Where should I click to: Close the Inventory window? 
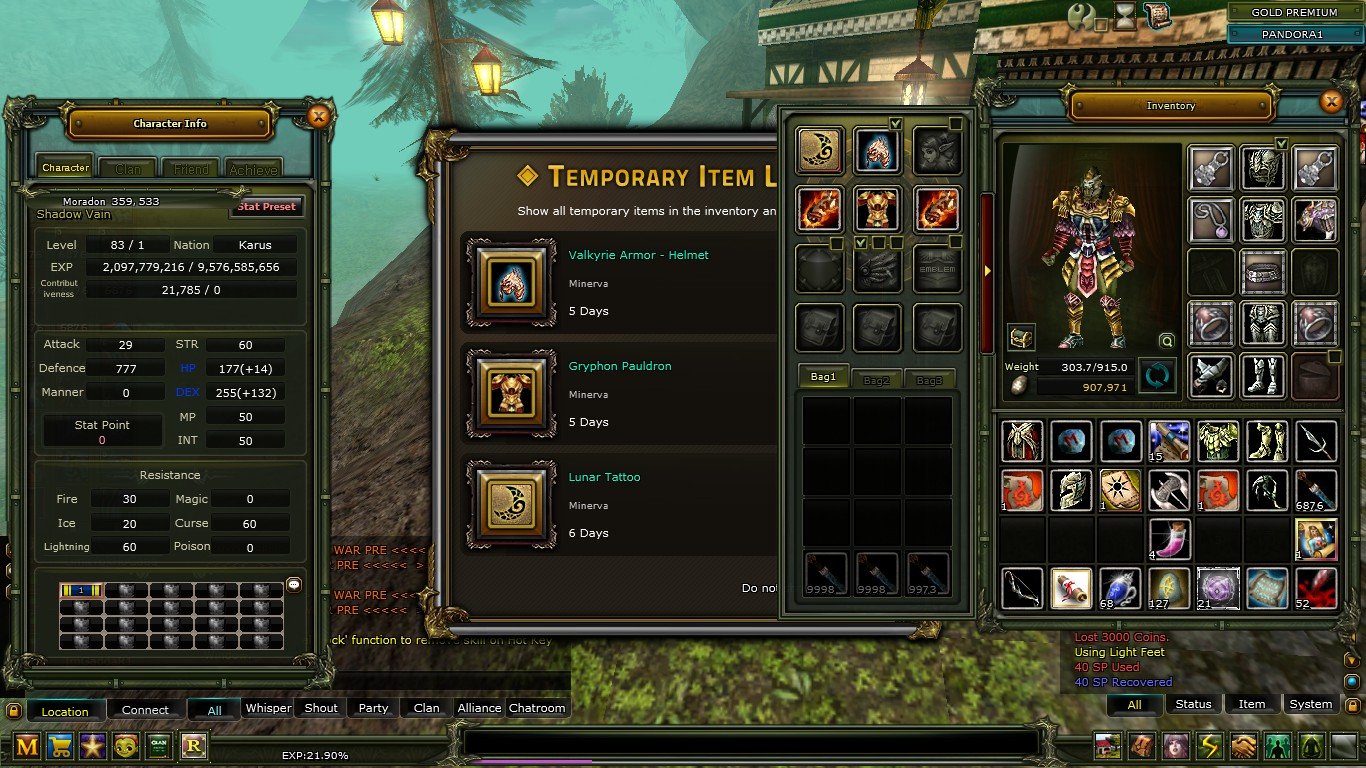[1330, 102]
